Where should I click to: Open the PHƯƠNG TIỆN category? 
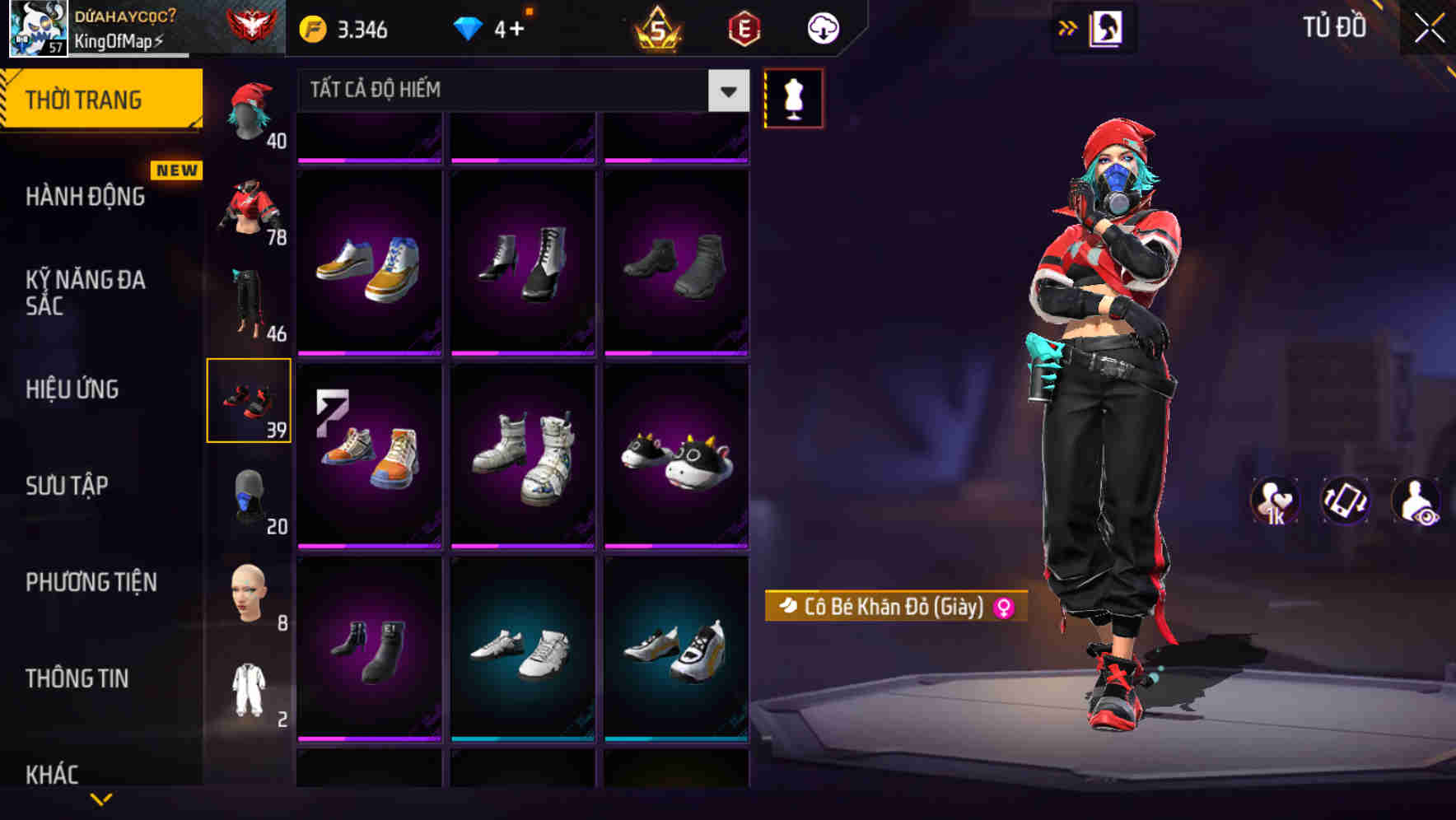[91, 582]
